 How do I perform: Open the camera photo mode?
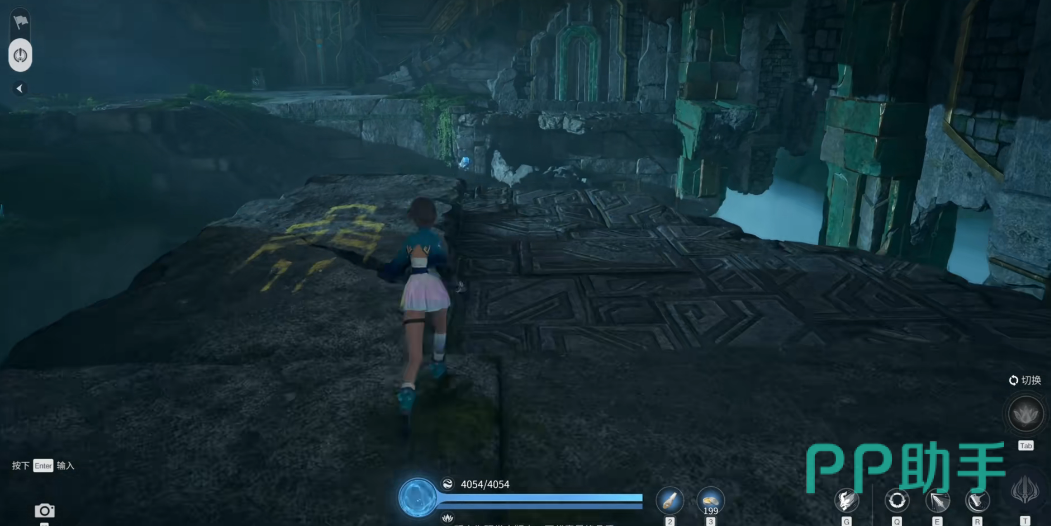(x=44, y=511)
